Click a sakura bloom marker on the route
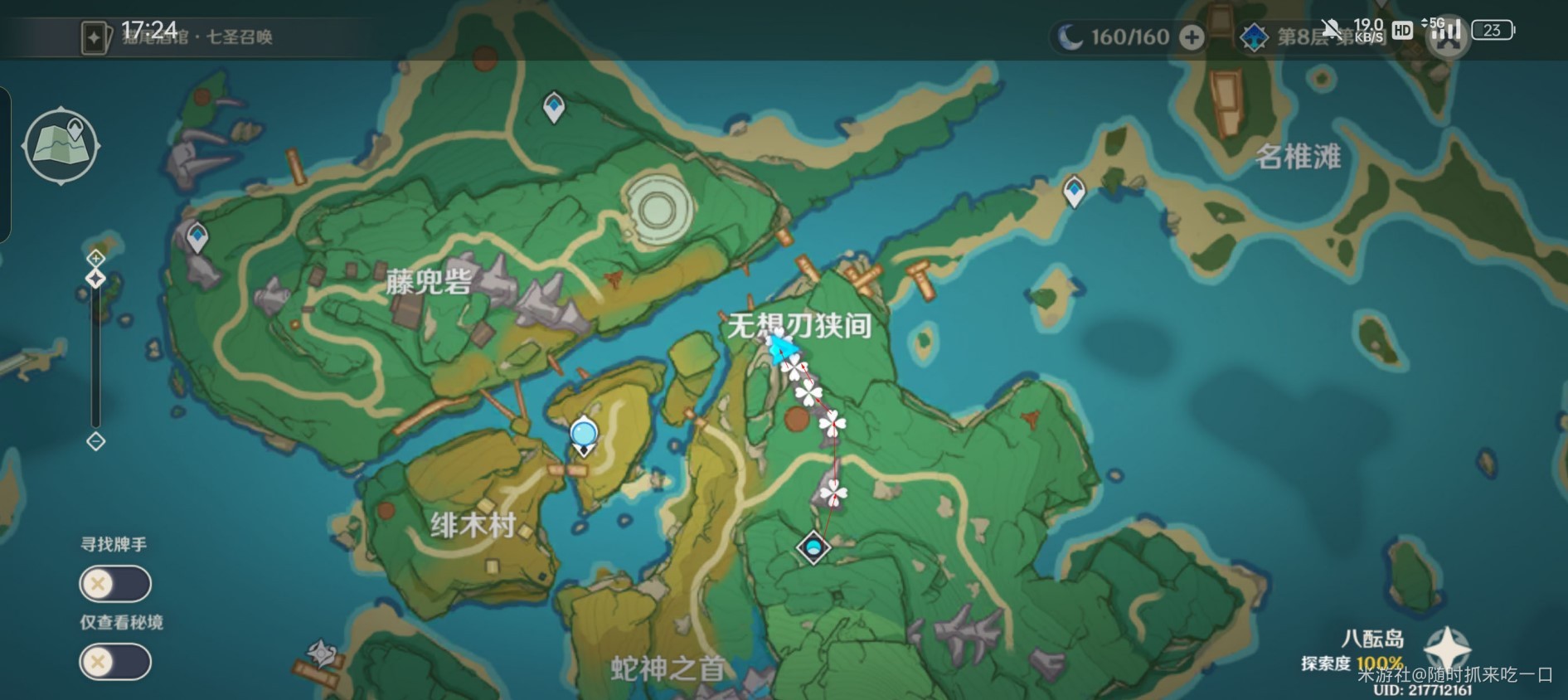The height and width of the screenshot is (700, 1568). [835, 423]
